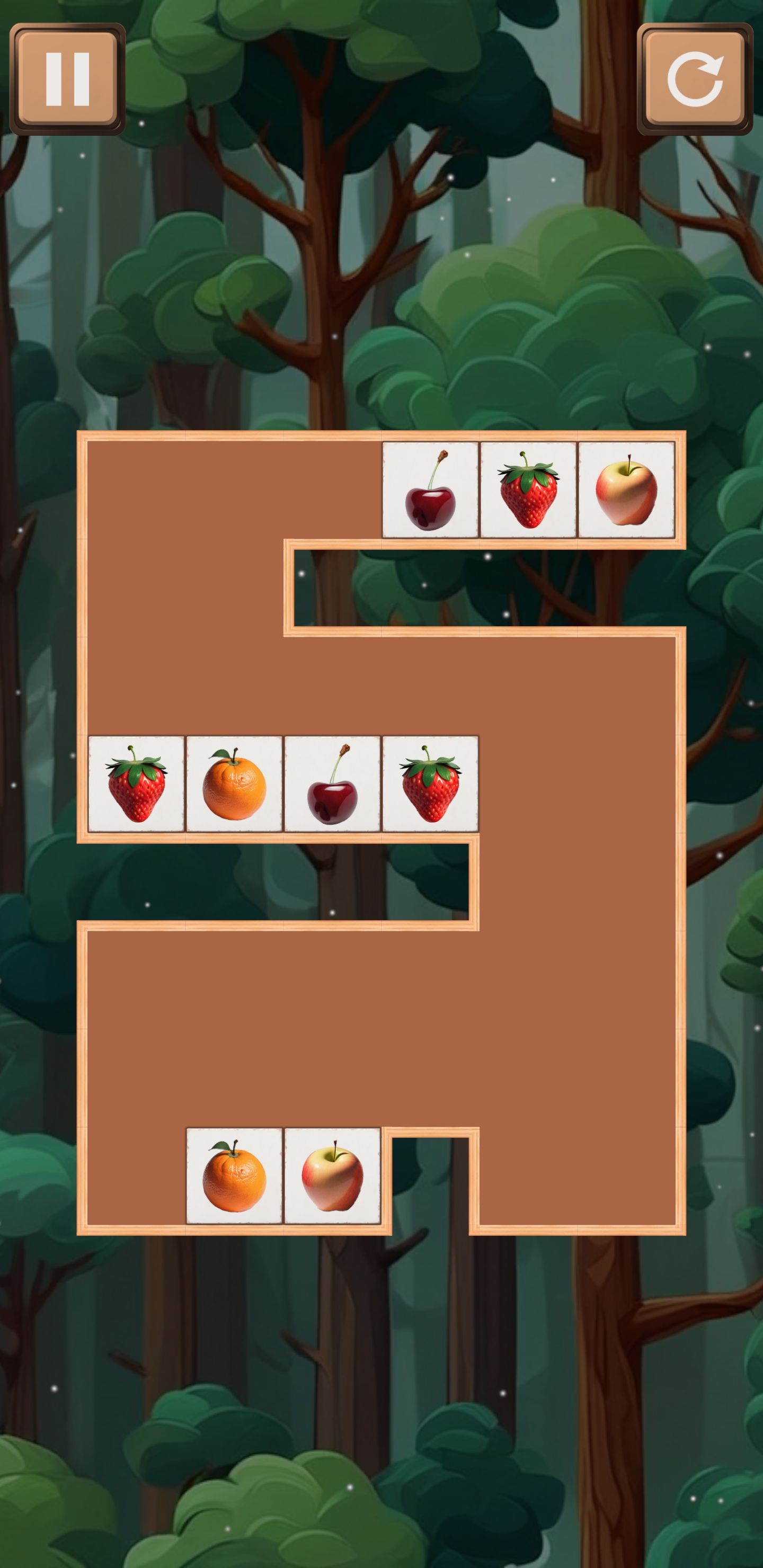763x1568 pixels.
Task: Select the strawberry ending the four-tile row
Action: point(430,783)
